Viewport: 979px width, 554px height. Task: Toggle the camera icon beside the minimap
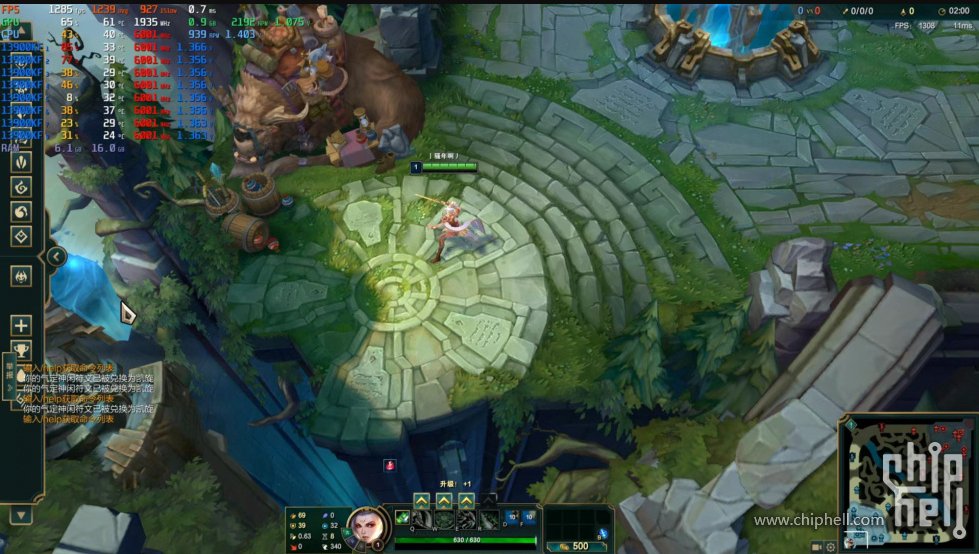(x=818, y=547)
